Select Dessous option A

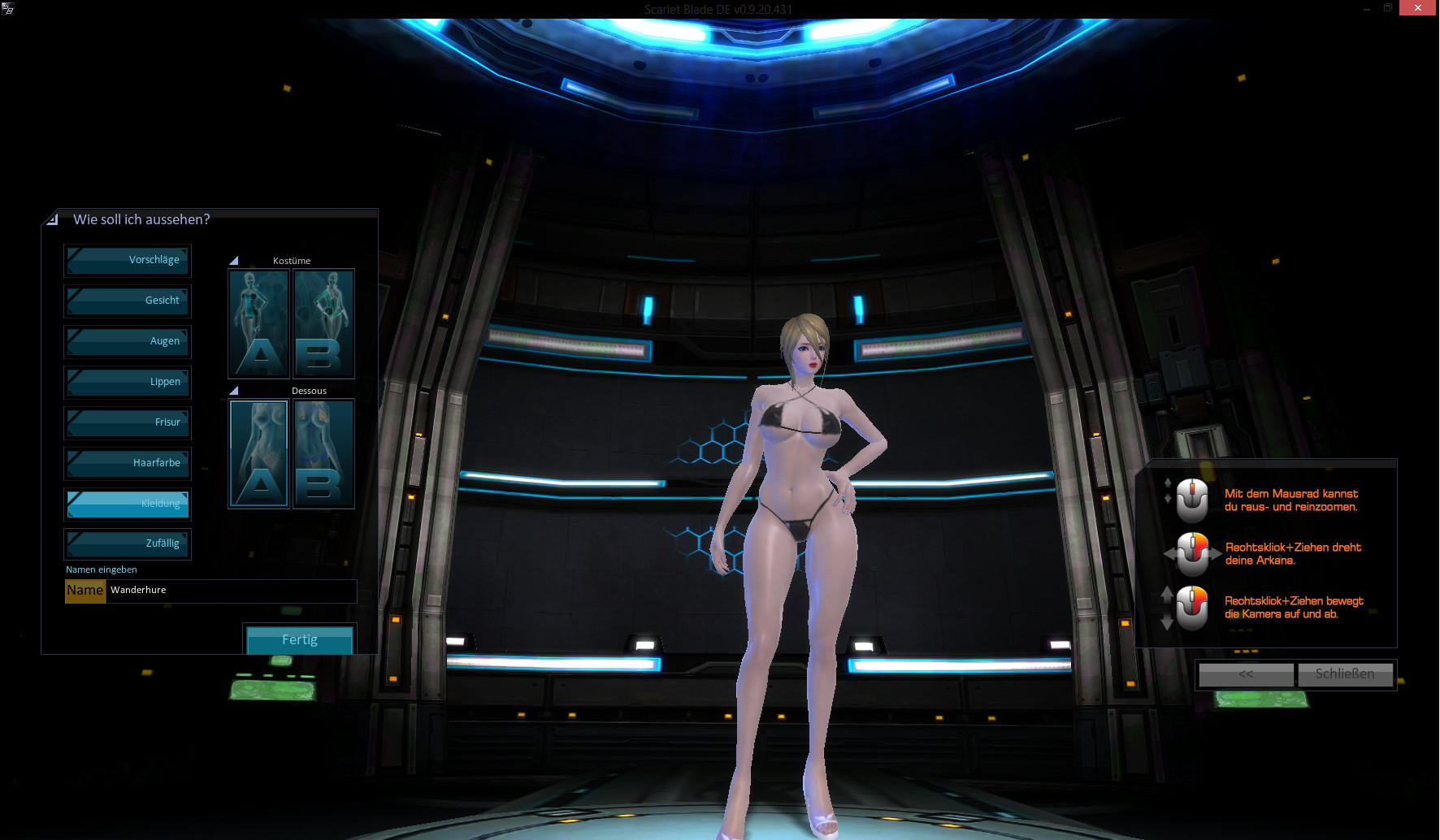tap(259, 453)
